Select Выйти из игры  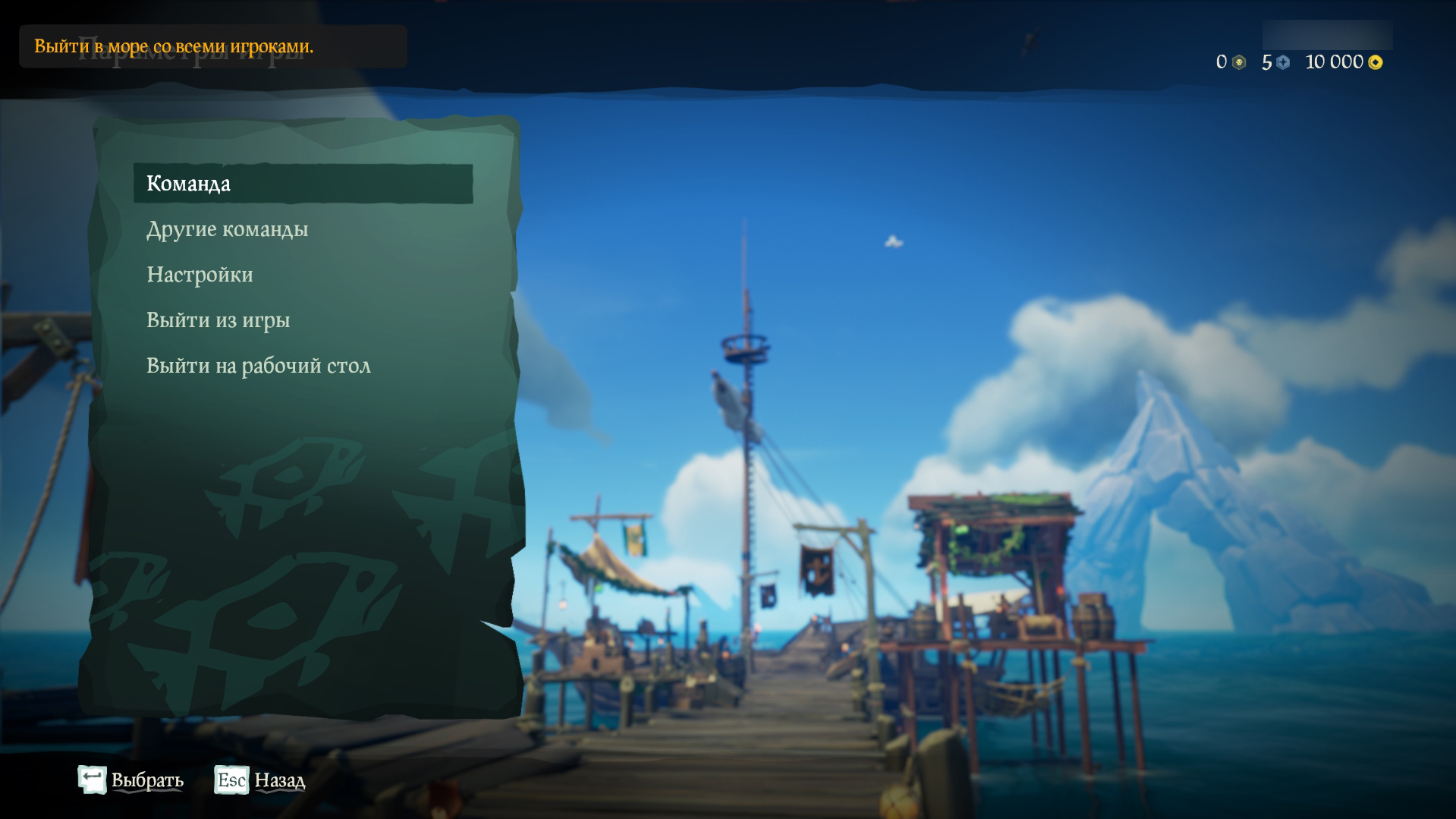[218, 320]
